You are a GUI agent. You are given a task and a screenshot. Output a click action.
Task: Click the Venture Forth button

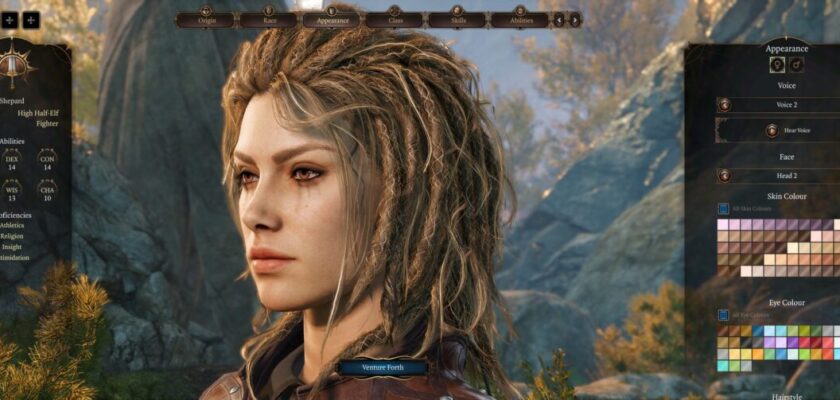382,367
